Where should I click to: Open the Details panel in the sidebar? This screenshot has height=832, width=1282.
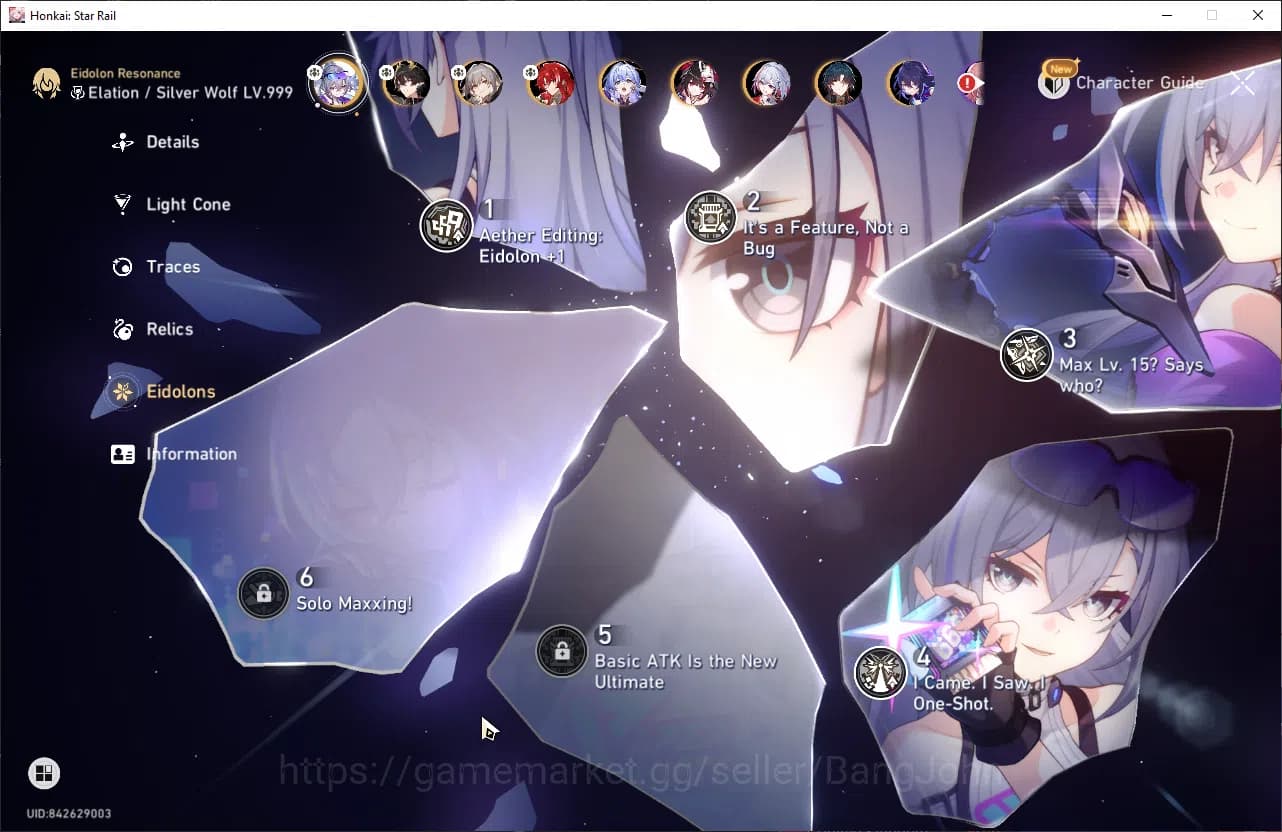122,142
